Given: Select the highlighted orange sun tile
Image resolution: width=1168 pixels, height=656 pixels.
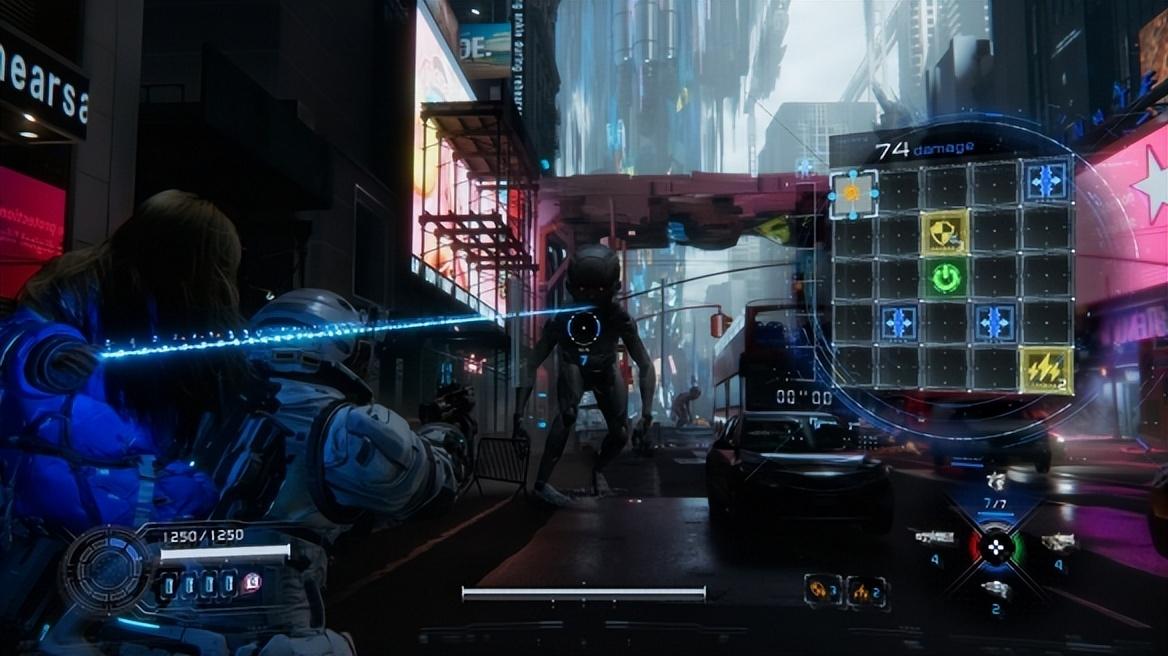Looking at the screenshot, I should click(853, 193).
